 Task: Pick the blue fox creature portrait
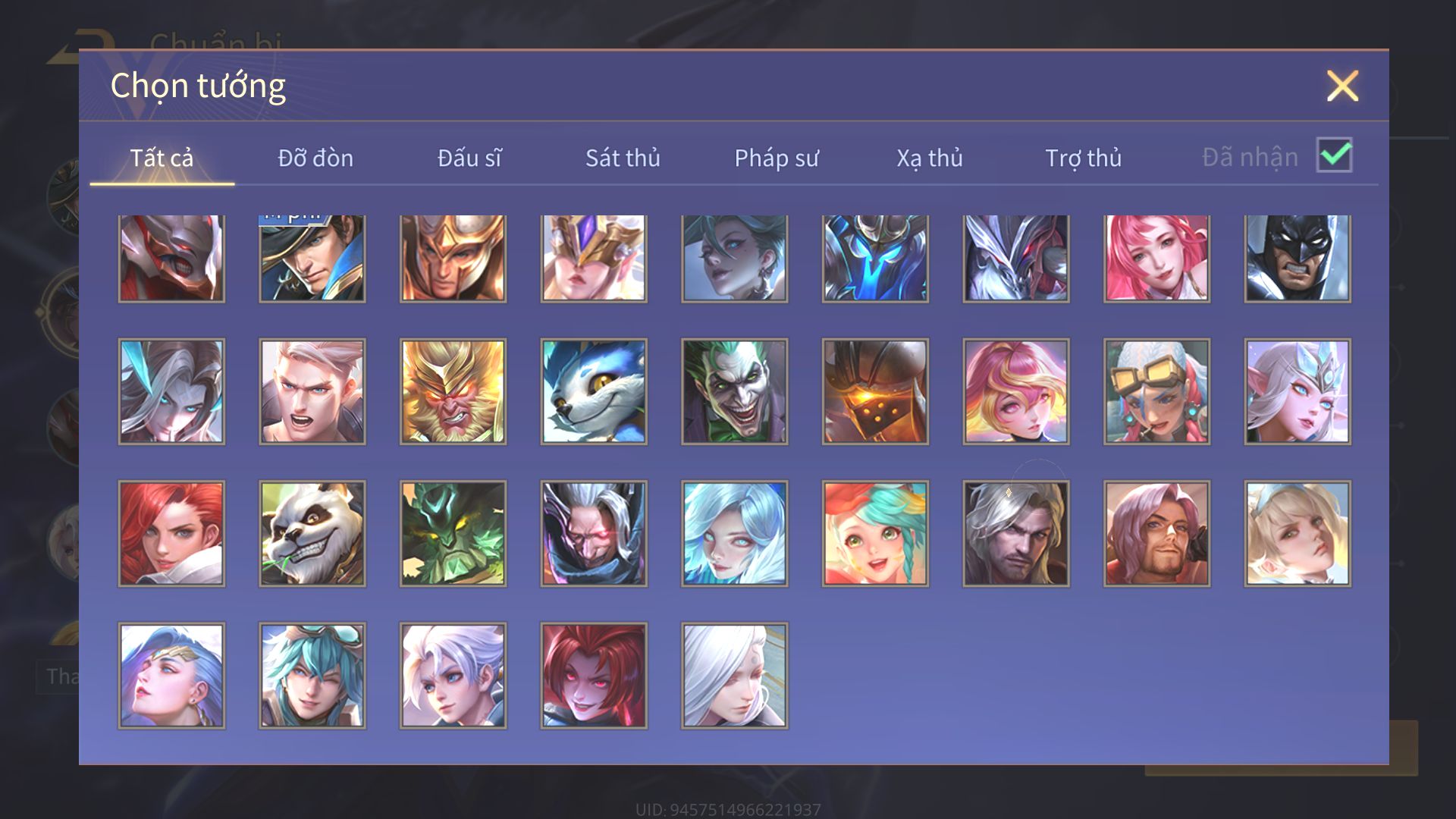tap(594, 391)
